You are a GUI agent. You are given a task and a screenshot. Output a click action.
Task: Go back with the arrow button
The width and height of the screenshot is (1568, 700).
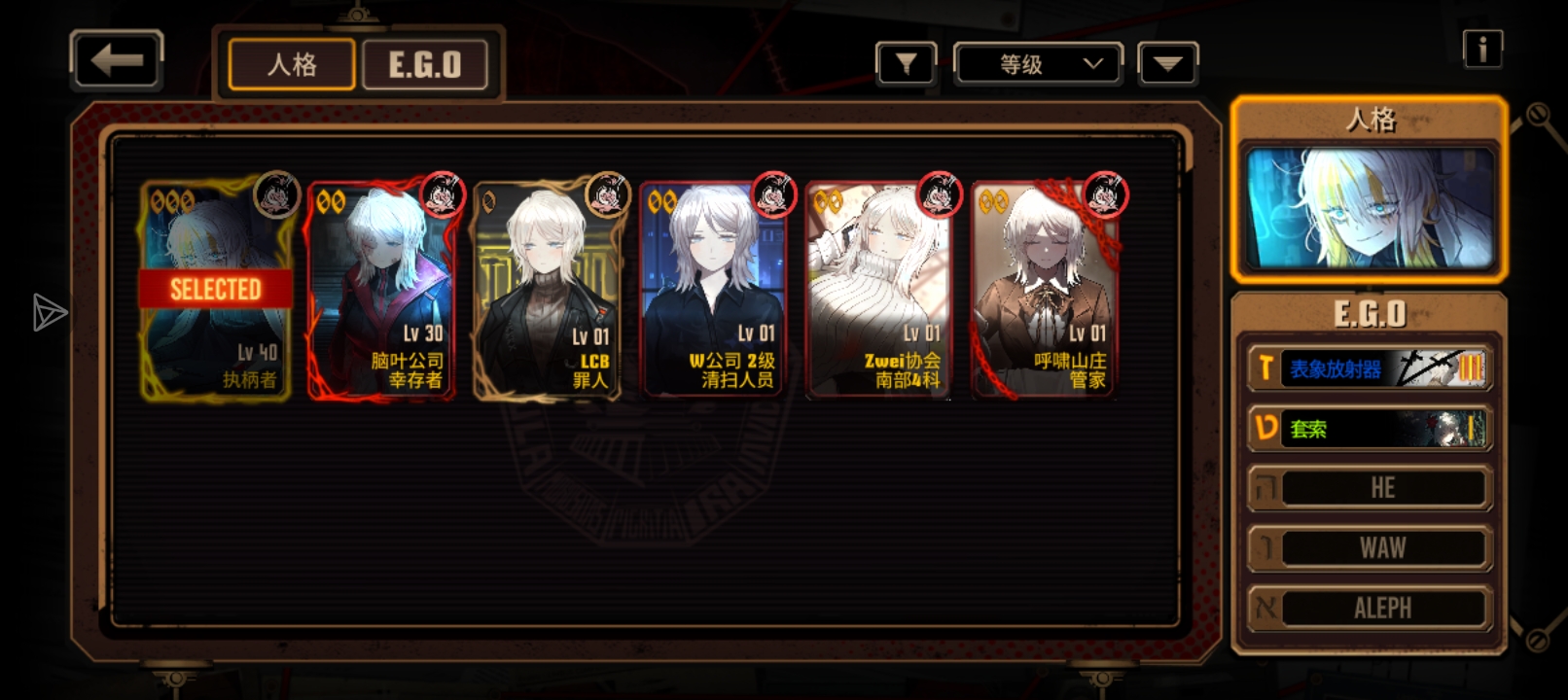click(x=116, y=60)
